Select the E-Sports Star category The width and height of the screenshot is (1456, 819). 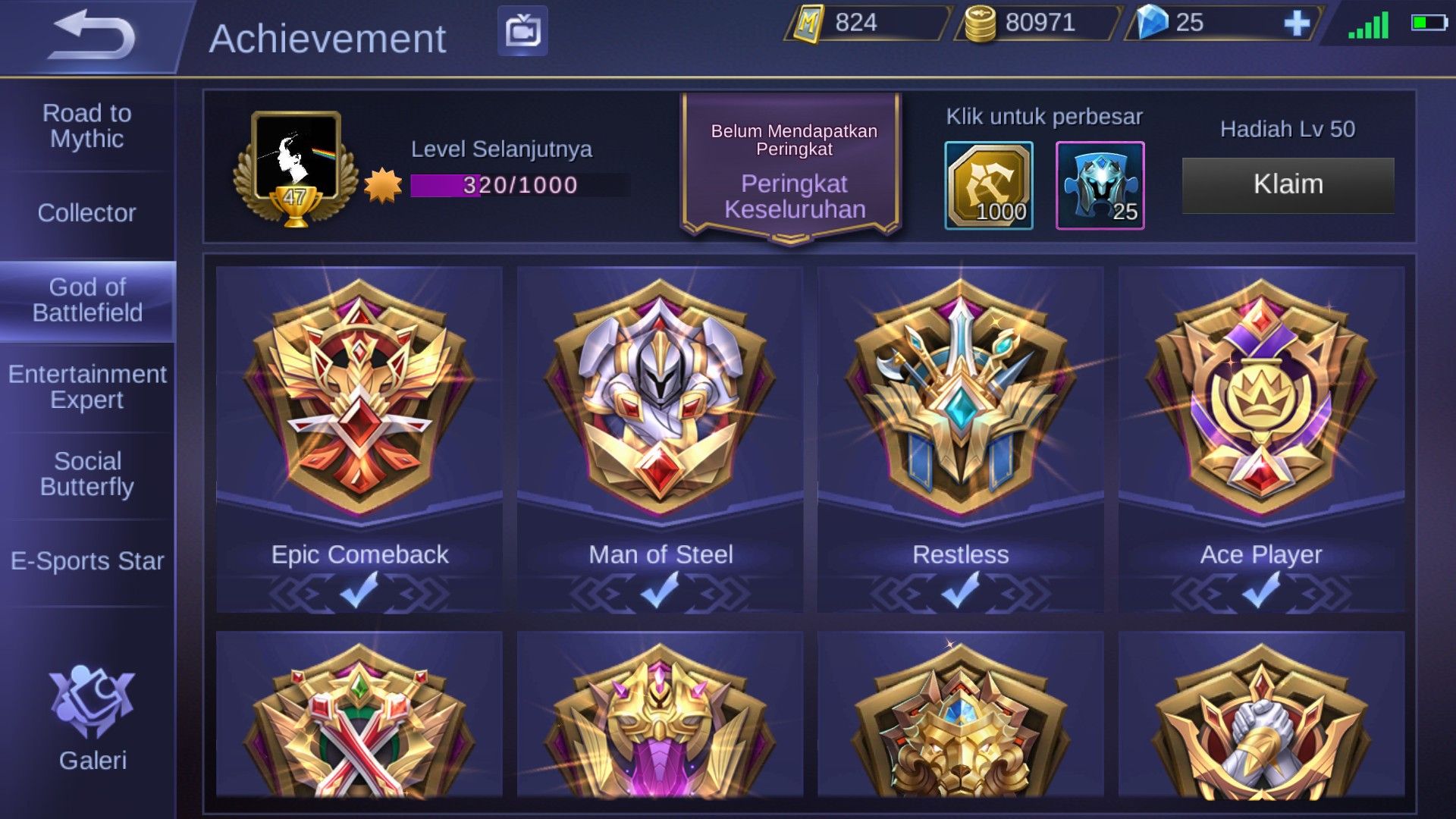[86, 561]
